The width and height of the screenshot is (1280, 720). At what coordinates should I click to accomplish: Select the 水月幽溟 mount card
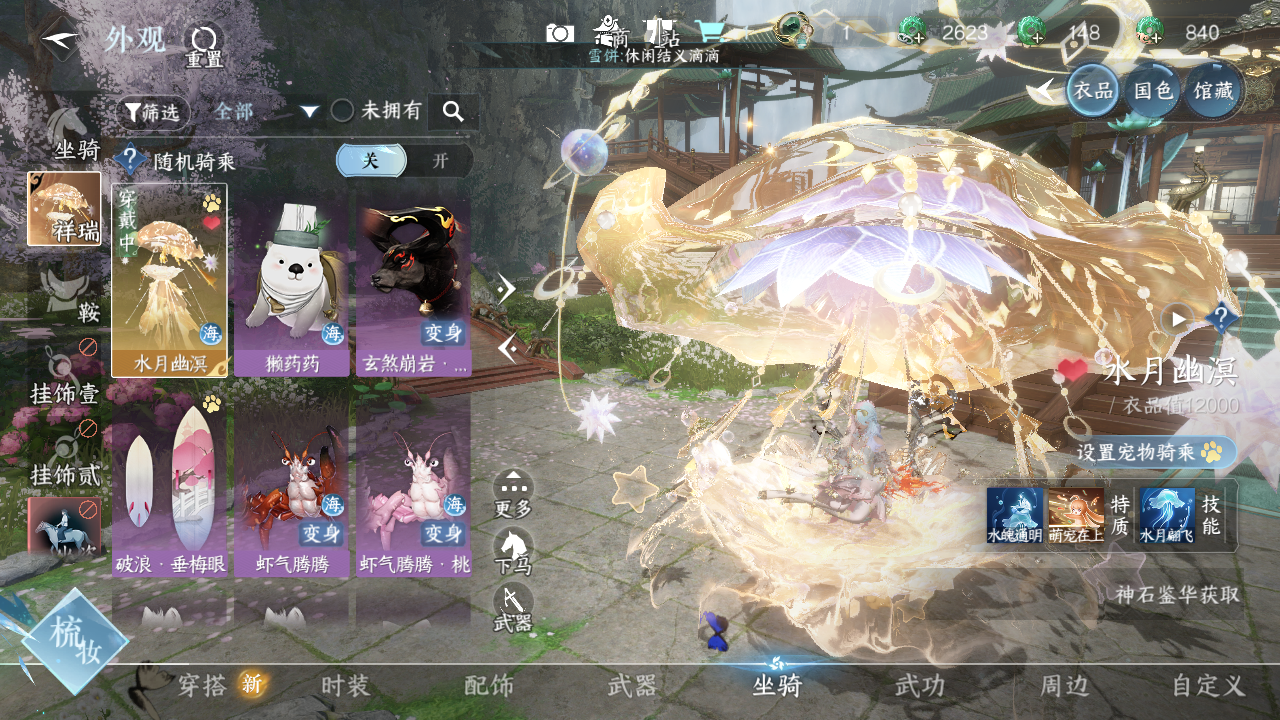(x=170, y=279)
